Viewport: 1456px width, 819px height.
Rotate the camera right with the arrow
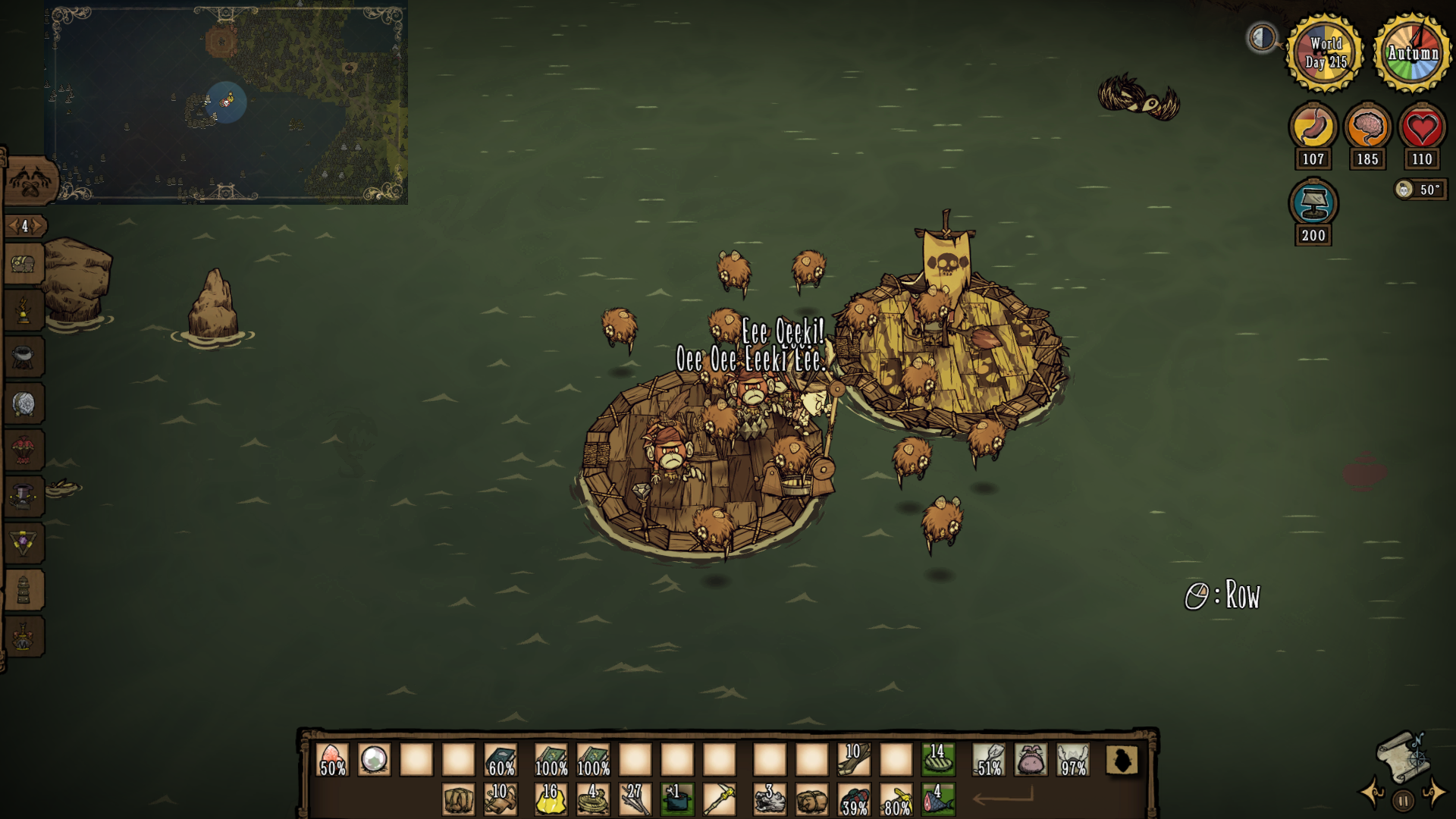(x=1434, y=792)
